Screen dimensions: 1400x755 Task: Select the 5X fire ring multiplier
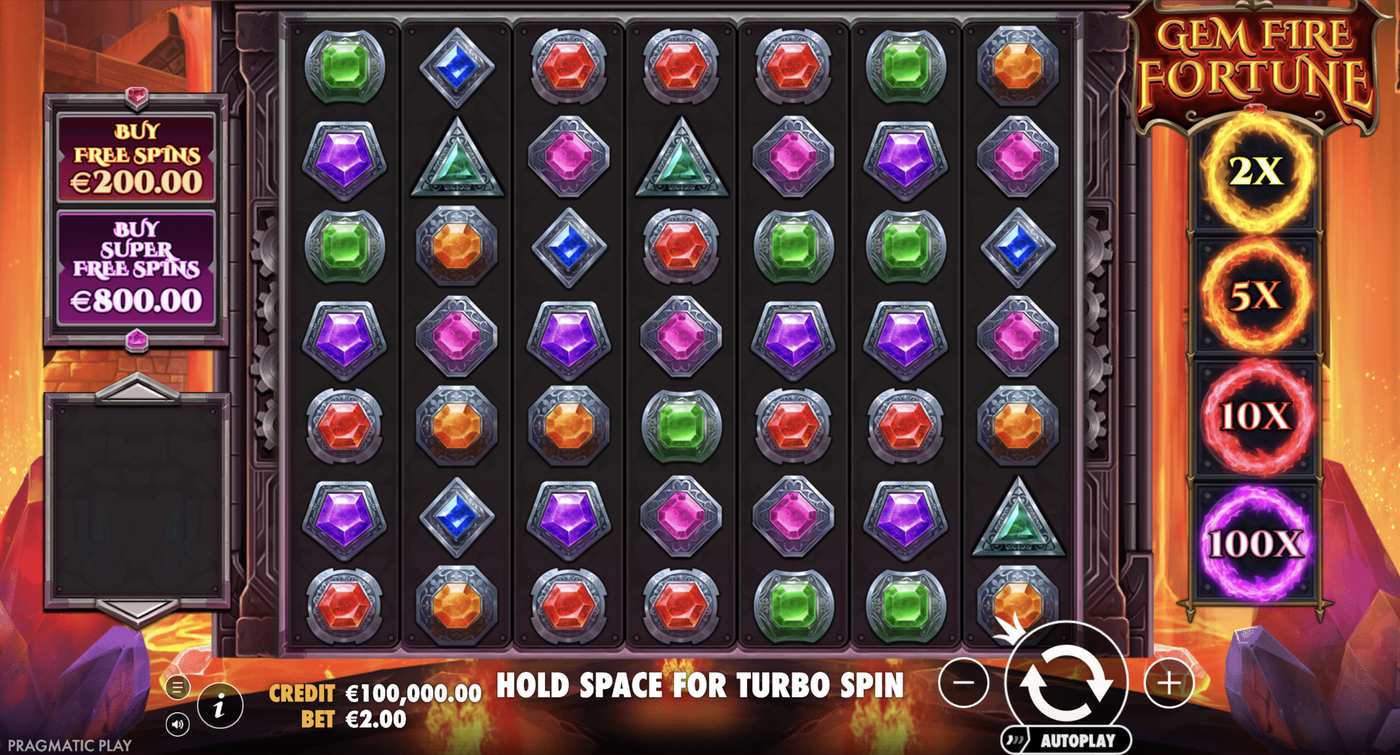coord(1253,293)
